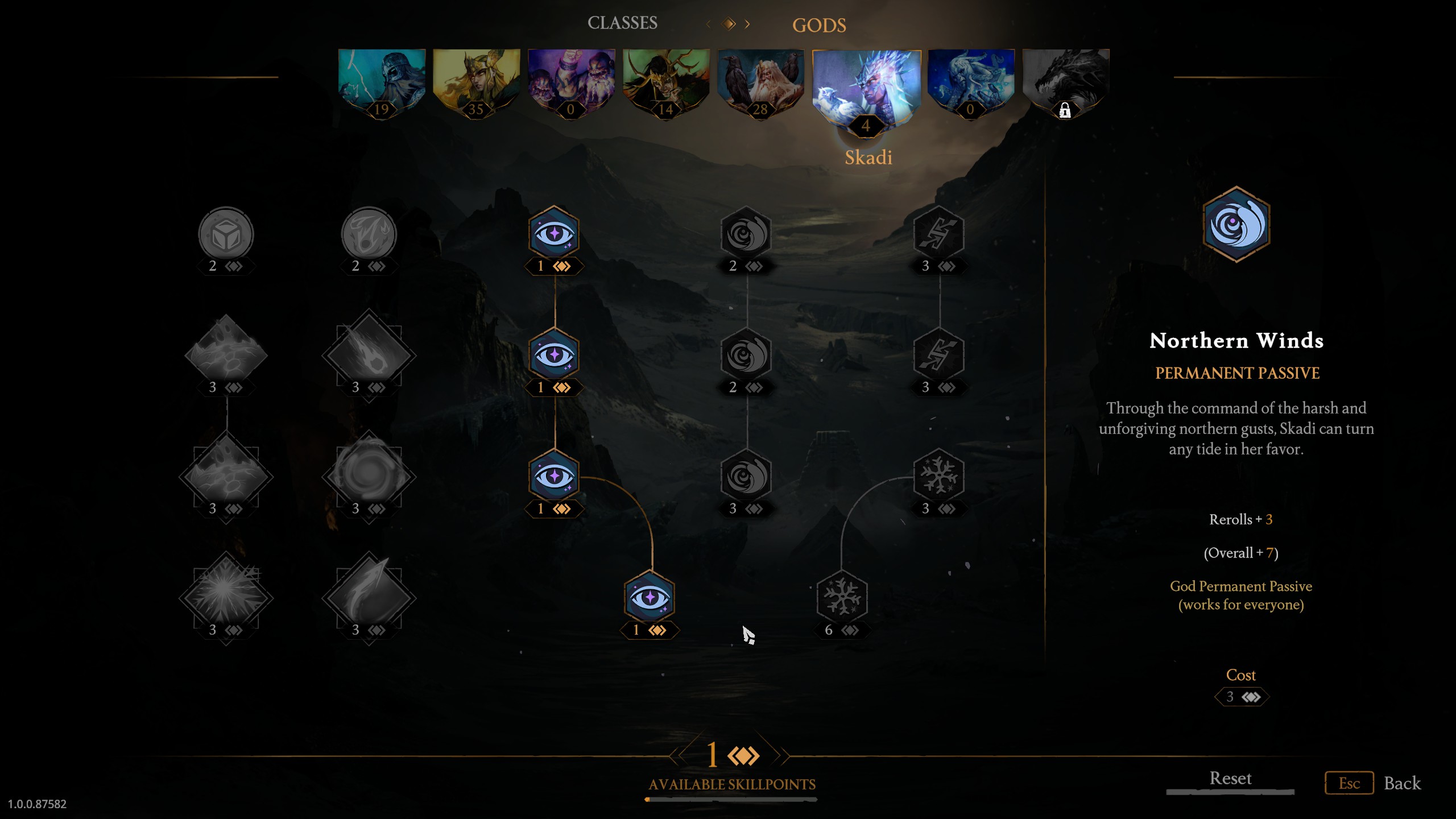The width and height of the screenshot is (1456, 819).
Task: Switch to the Classes tab
Action: [622, 23]
